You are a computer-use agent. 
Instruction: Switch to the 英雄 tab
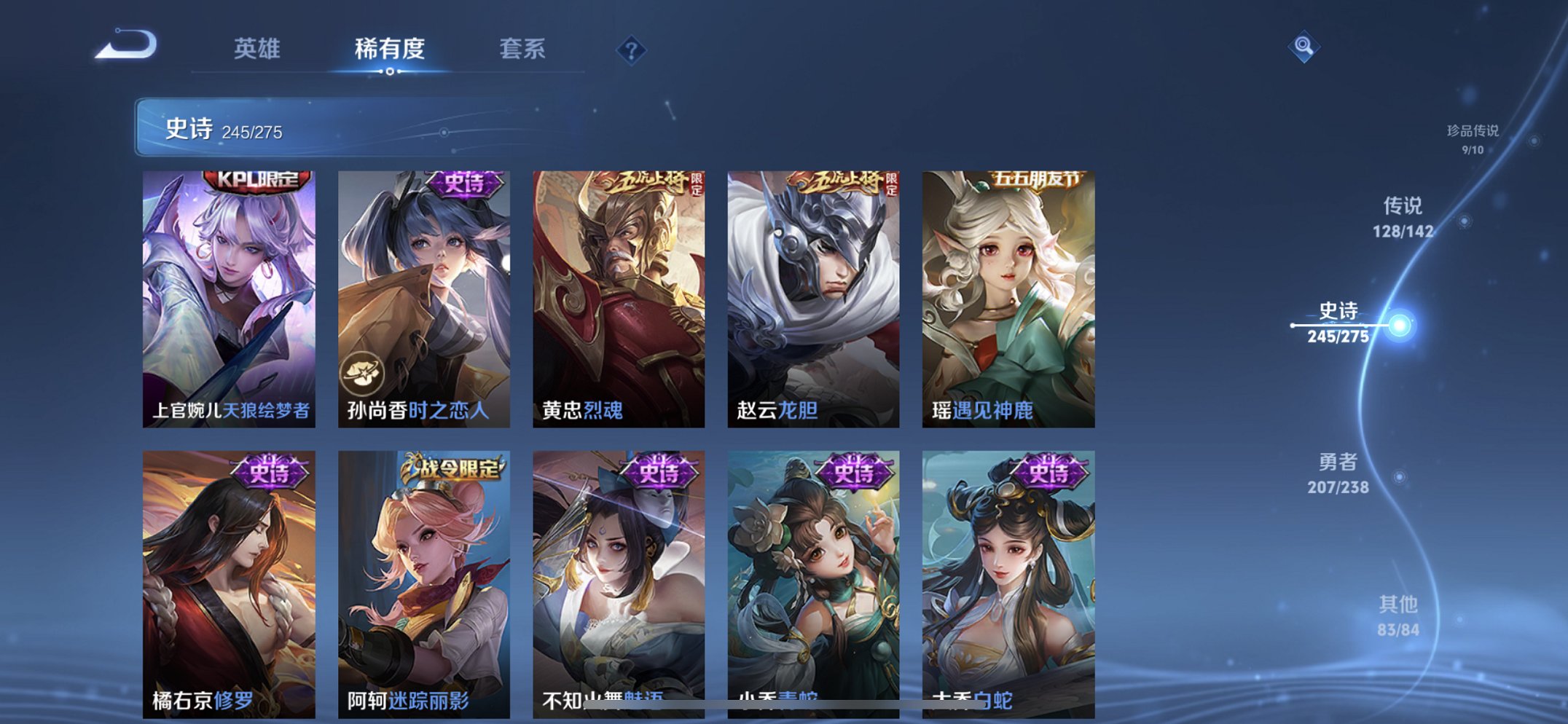(x=259, y=50)
